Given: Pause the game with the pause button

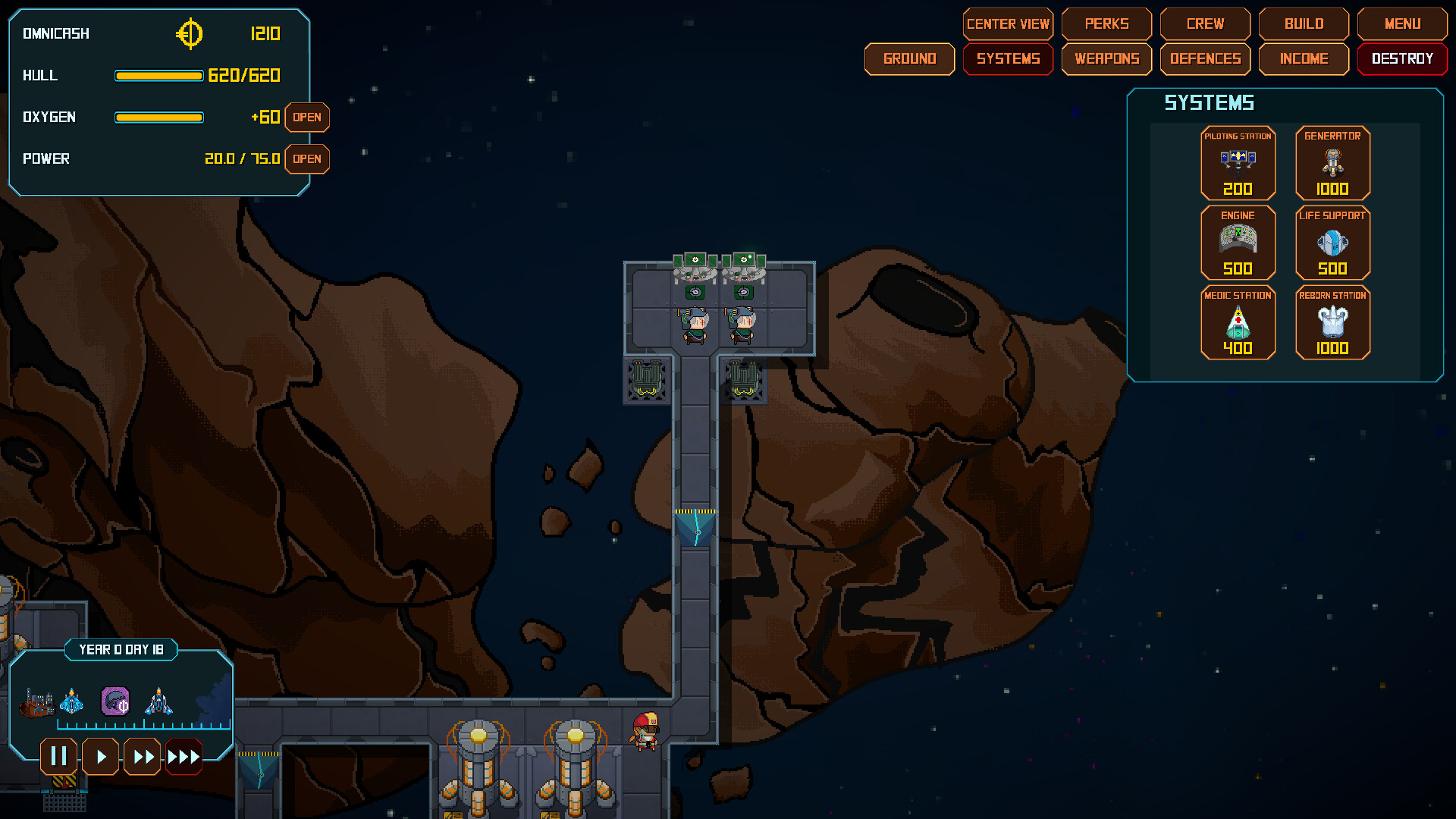Looking at the screenshot, I should pos(58,756).
